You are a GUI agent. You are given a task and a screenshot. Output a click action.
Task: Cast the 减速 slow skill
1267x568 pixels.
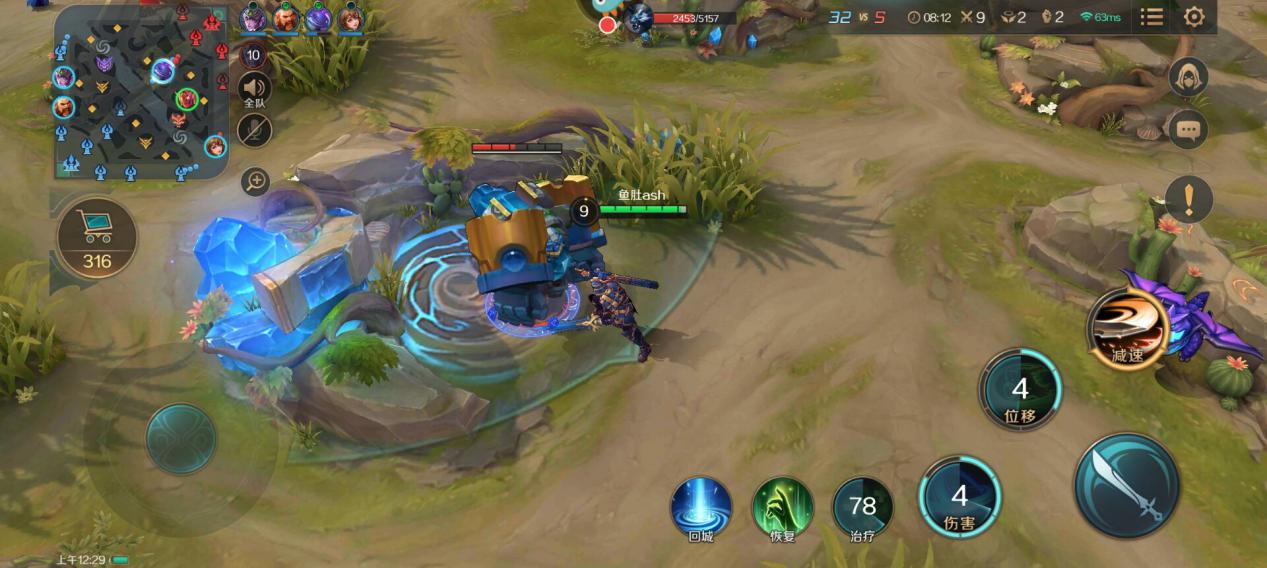click(1128, 328)
